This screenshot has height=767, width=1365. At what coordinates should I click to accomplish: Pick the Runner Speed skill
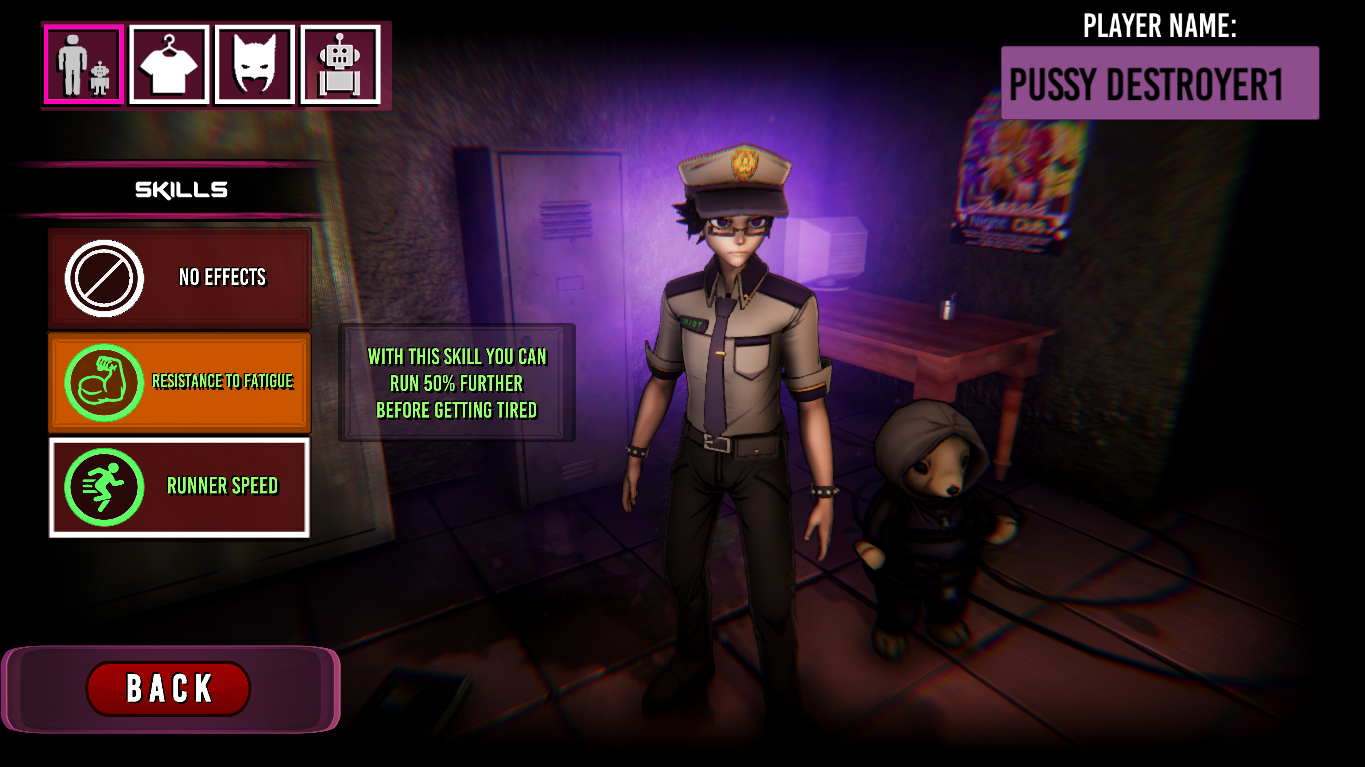(180, 487)
